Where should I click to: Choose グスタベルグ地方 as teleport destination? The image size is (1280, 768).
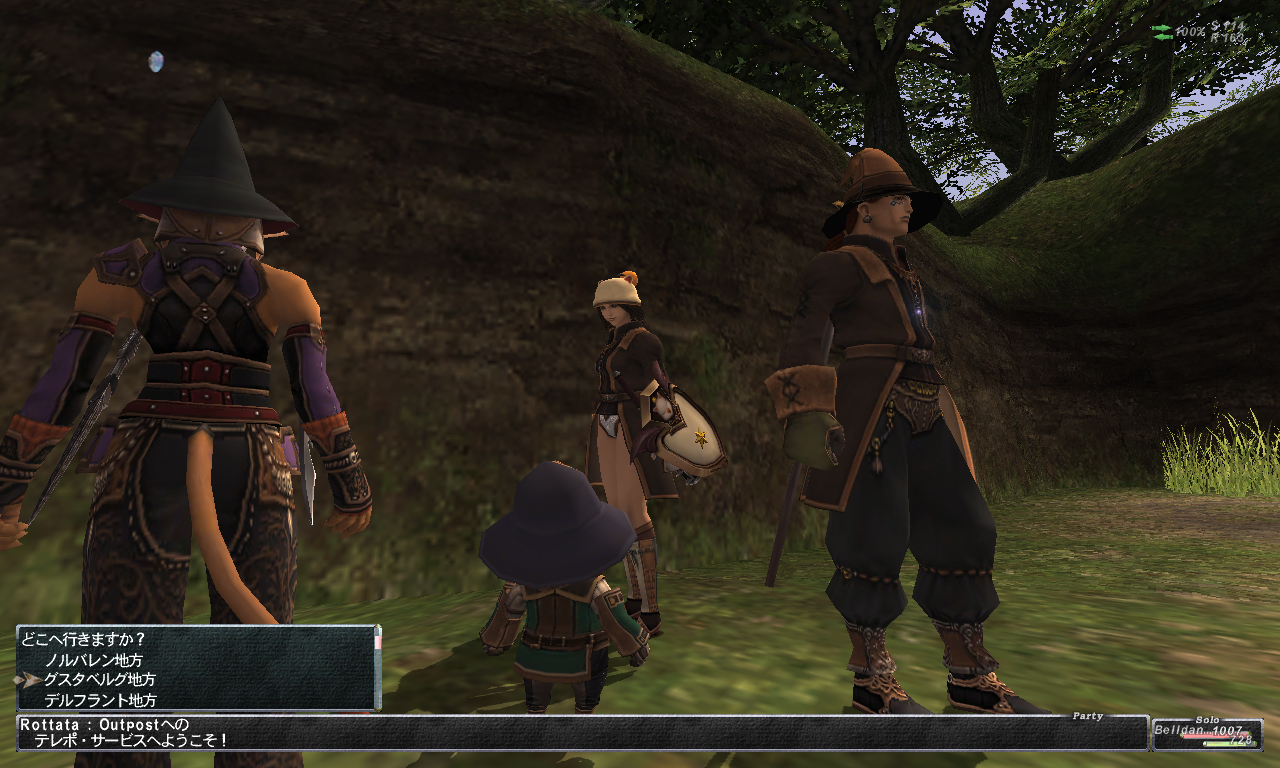point(99,680)
